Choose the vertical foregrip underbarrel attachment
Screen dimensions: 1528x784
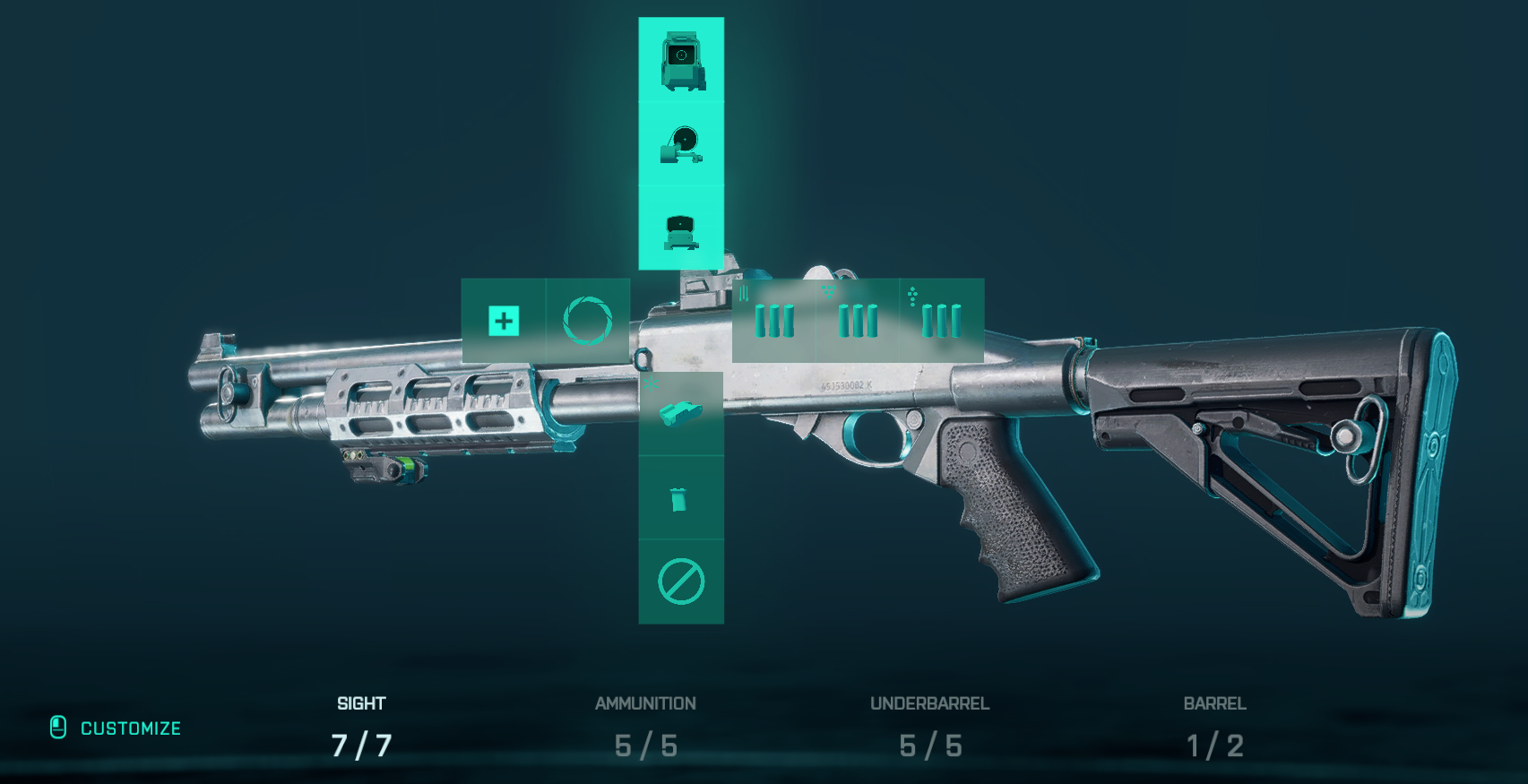click(x=681, y=498)
